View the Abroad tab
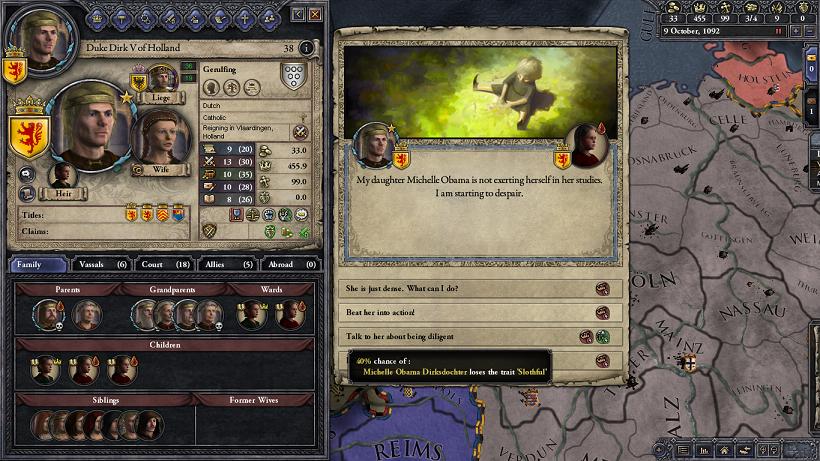Image resolution: width=820 pixels, height=461 pixels. pos(287,264)
